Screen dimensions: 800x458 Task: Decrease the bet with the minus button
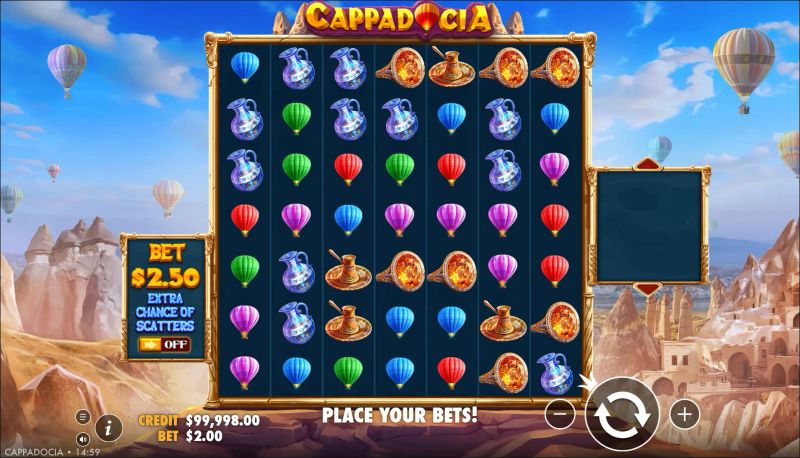click(561, 413)
